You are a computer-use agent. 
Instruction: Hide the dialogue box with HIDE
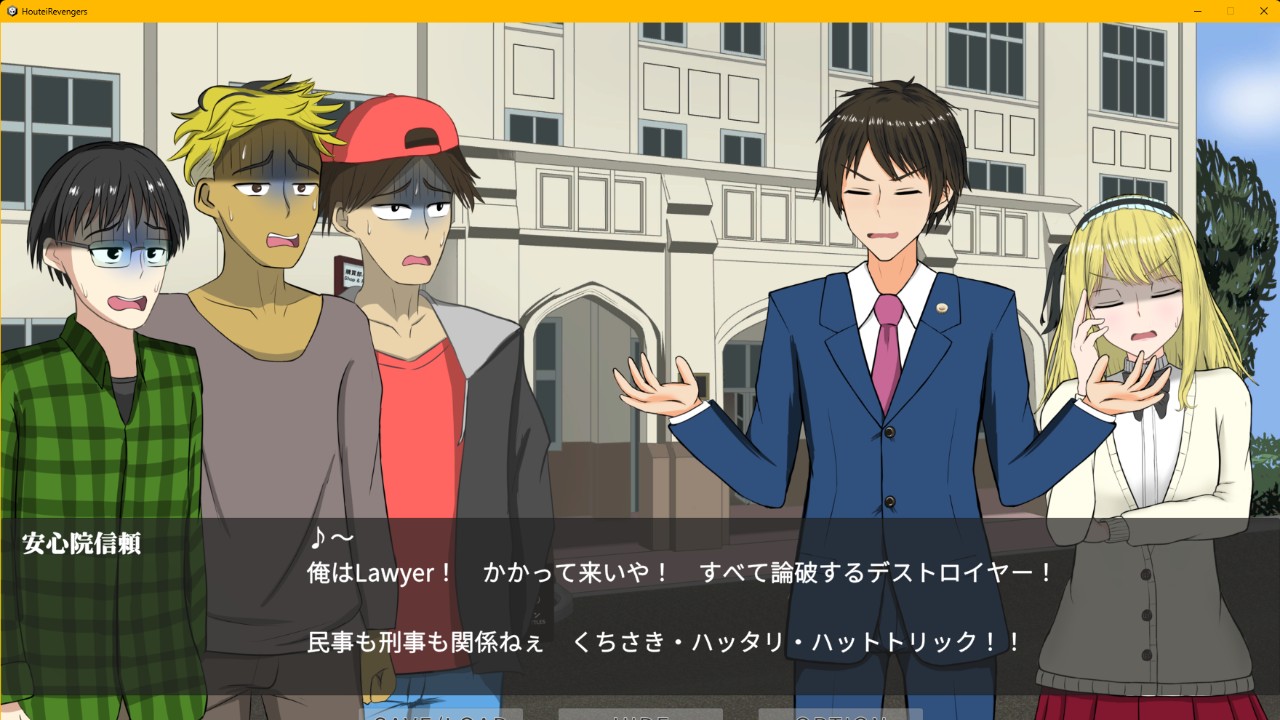tap(640, 714)
